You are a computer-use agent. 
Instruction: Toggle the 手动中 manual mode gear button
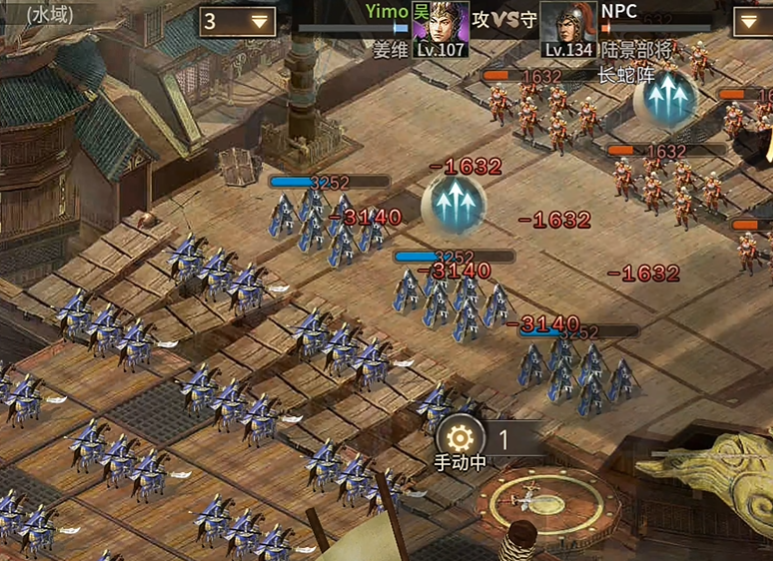[460, 437]
